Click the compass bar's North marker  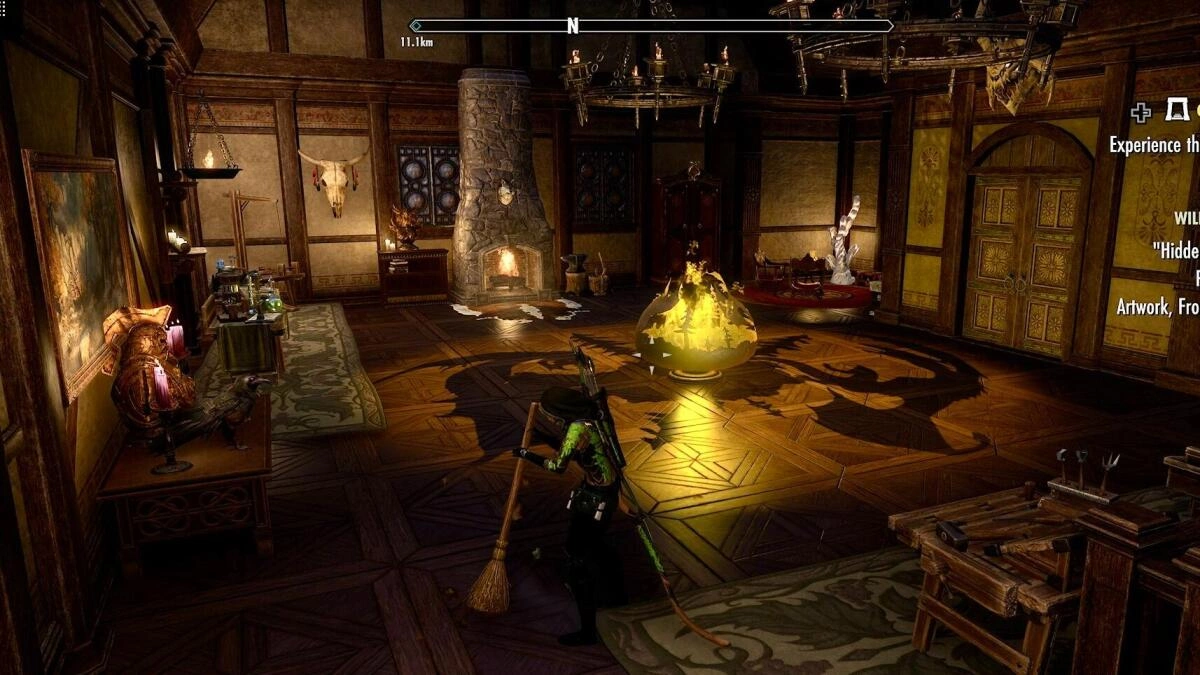pyautogui.click(x=573, y=27)
